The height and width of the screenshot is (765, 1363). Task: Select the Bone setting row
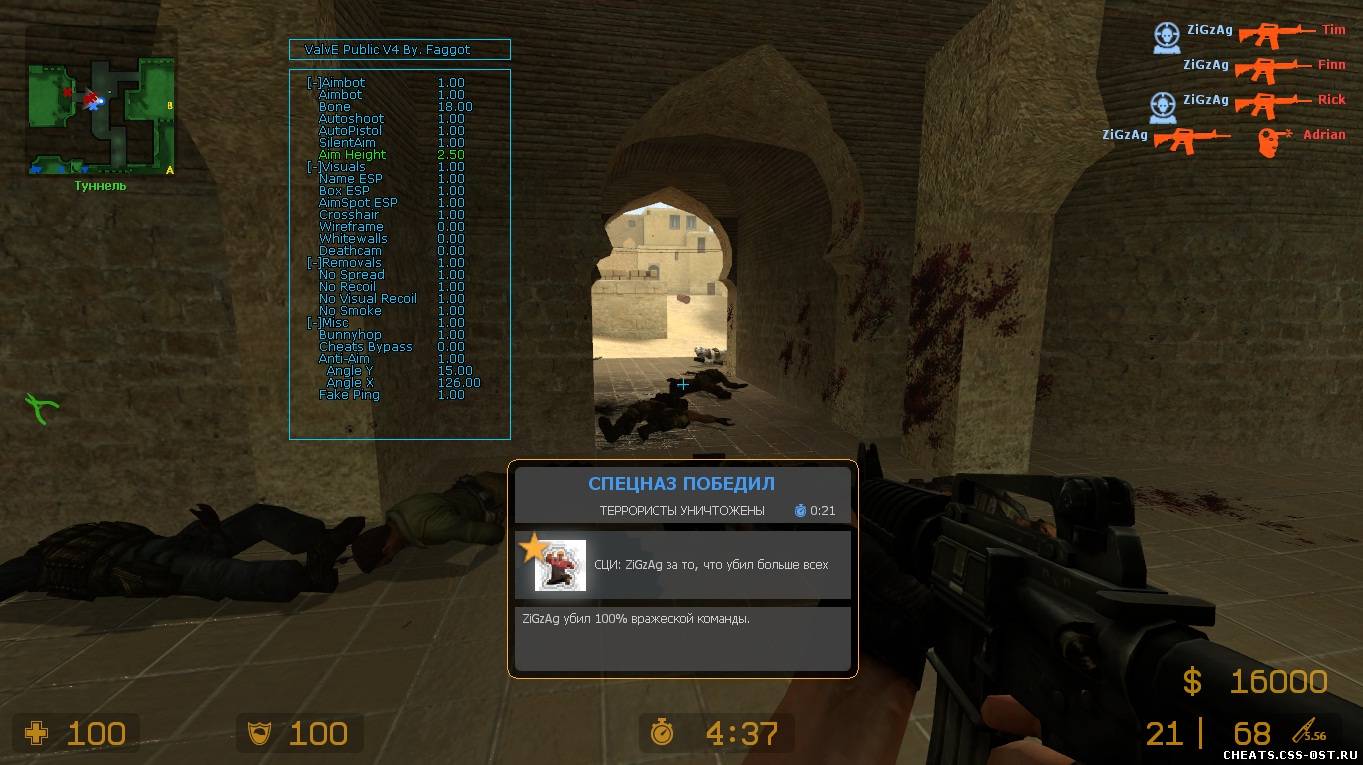(x=335, y=107)
